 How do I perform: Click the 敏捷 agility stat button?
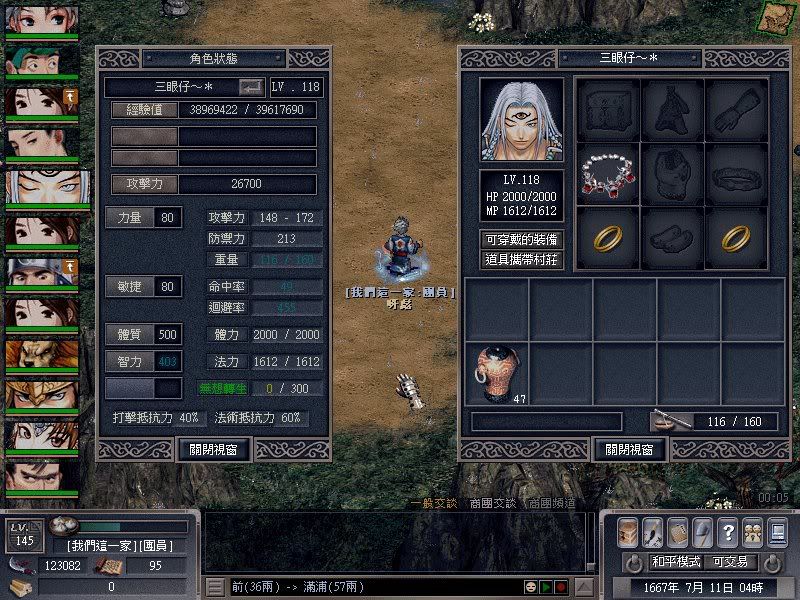[x=130, y=287]
